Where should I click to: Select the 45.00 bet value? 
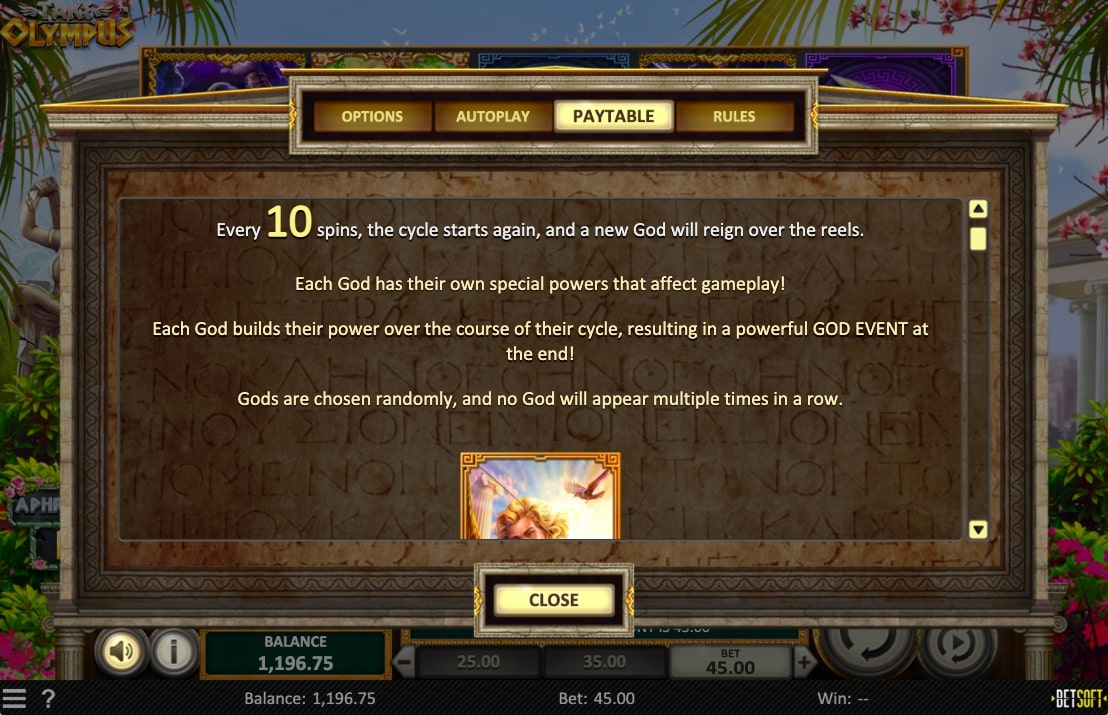point(730,663)
